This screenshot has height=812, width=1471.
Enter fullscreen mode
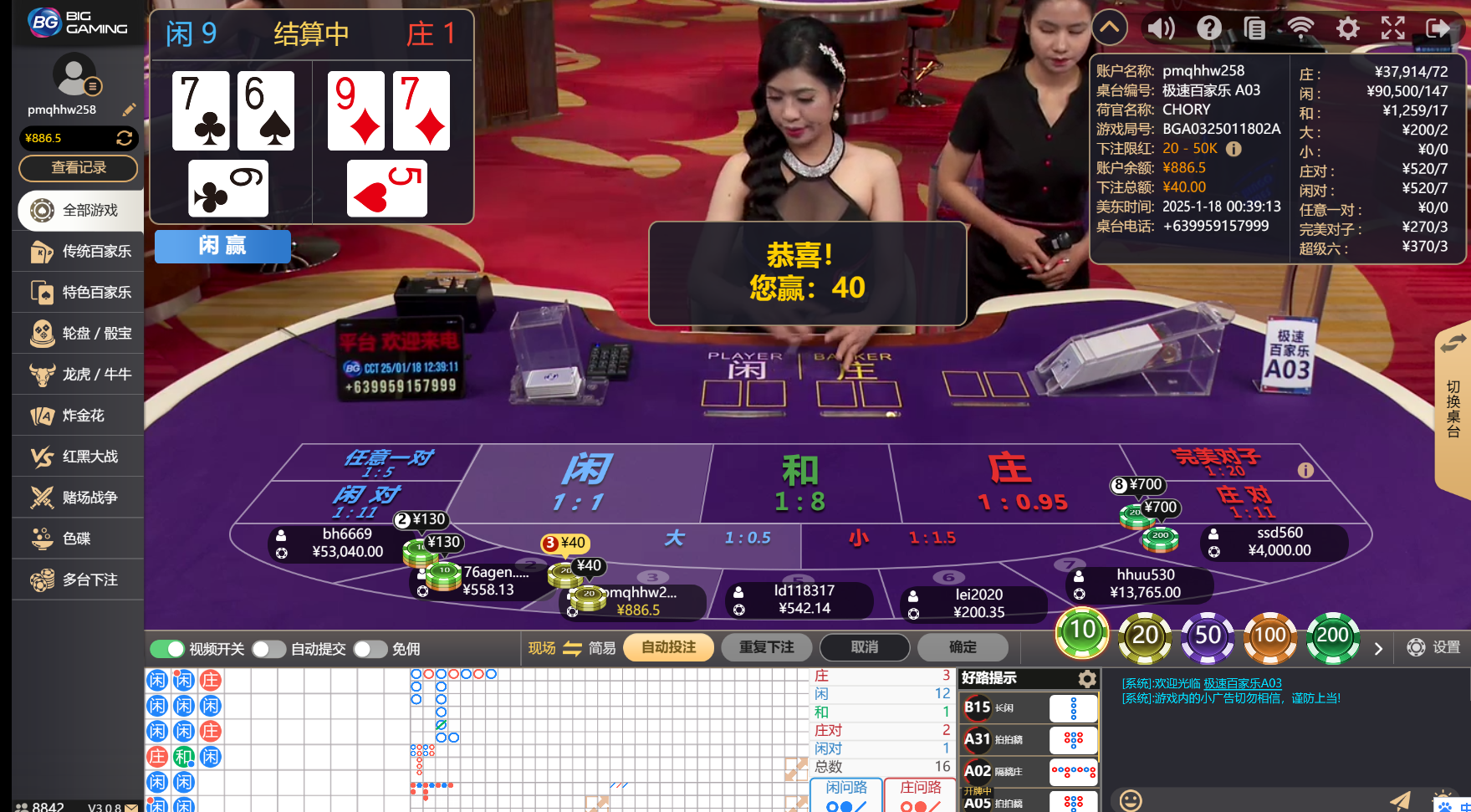click(1394, 28)
